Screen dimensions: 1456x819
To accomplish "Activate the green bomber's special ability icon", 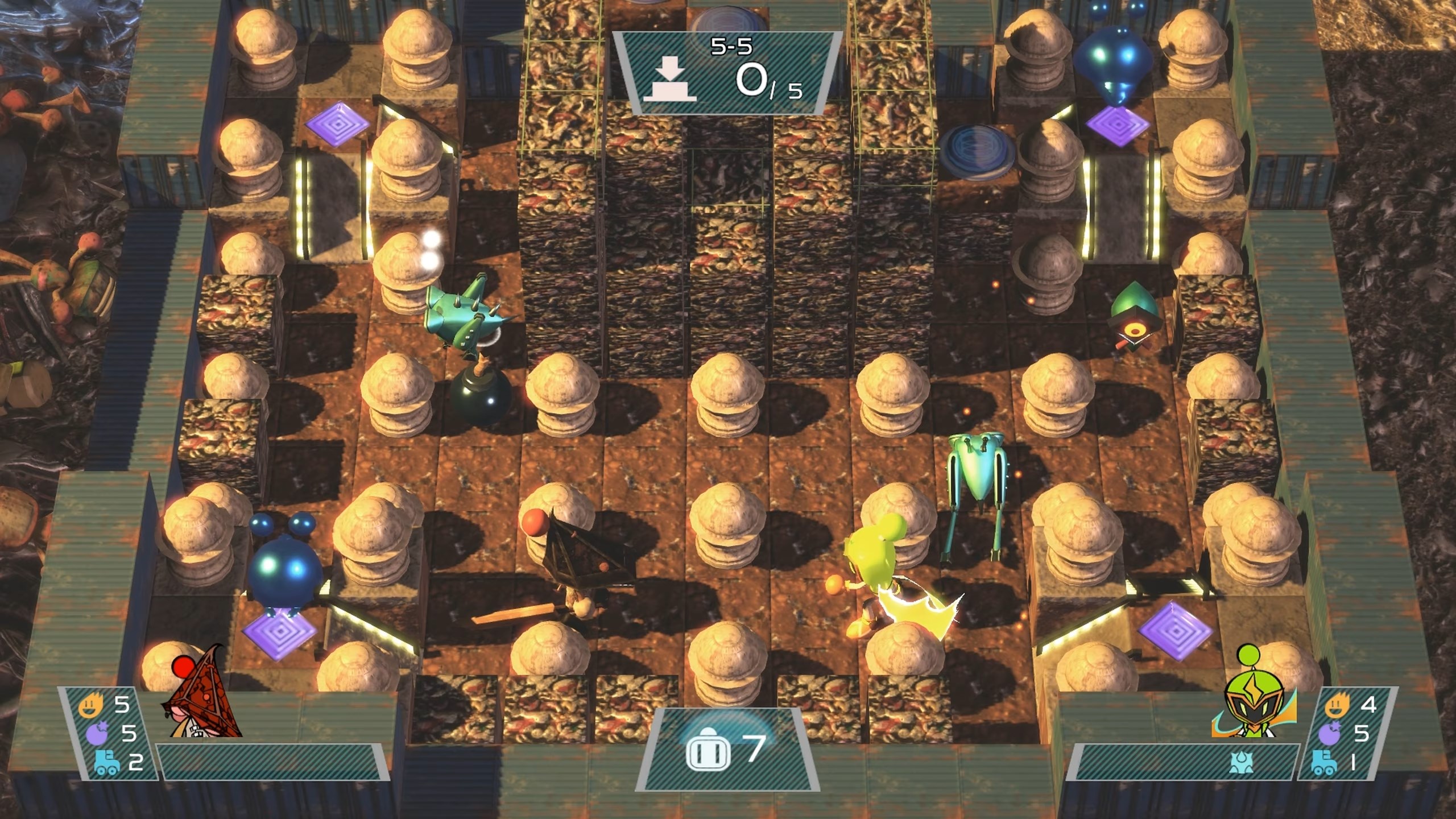I will 1240,762.
